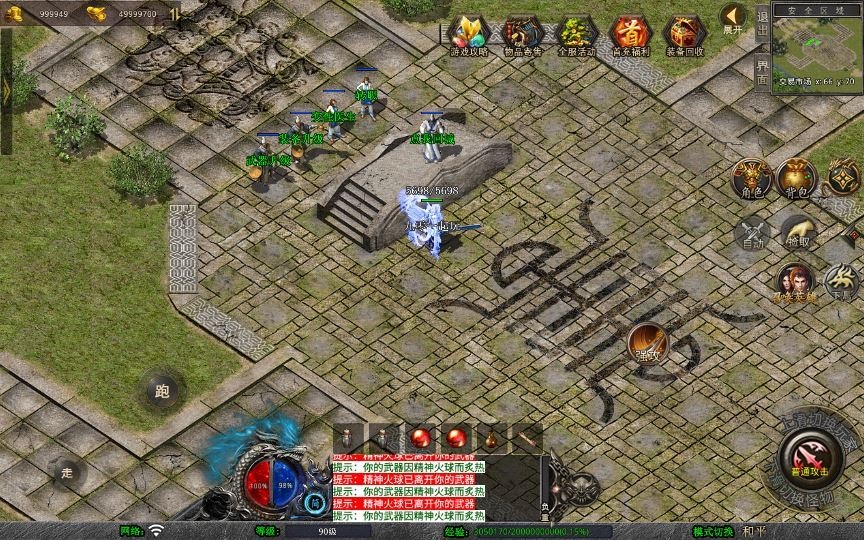The image size is (864, 540).
Task: Open the 背包 backpack inventory
Action: pyautogui.click(x=797, y=177)
